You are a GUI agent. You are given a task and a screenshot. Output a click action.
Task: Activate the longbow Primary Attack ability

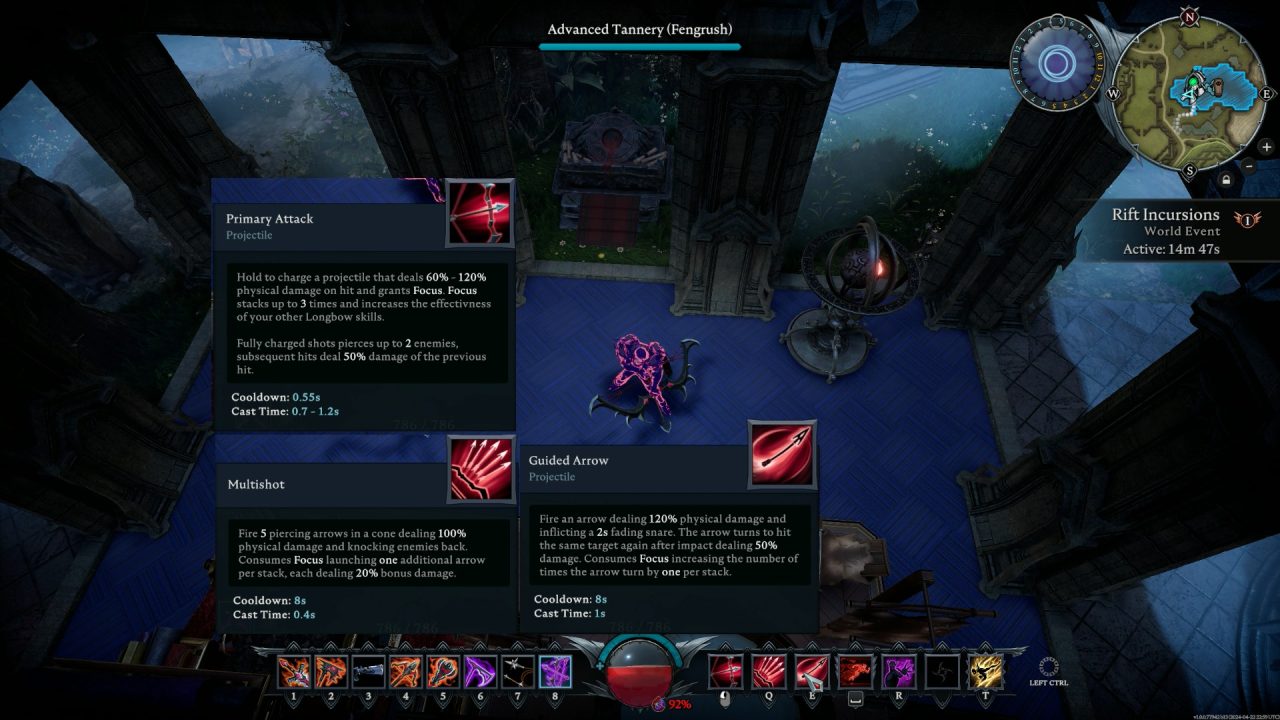click(x=726, y=671)
